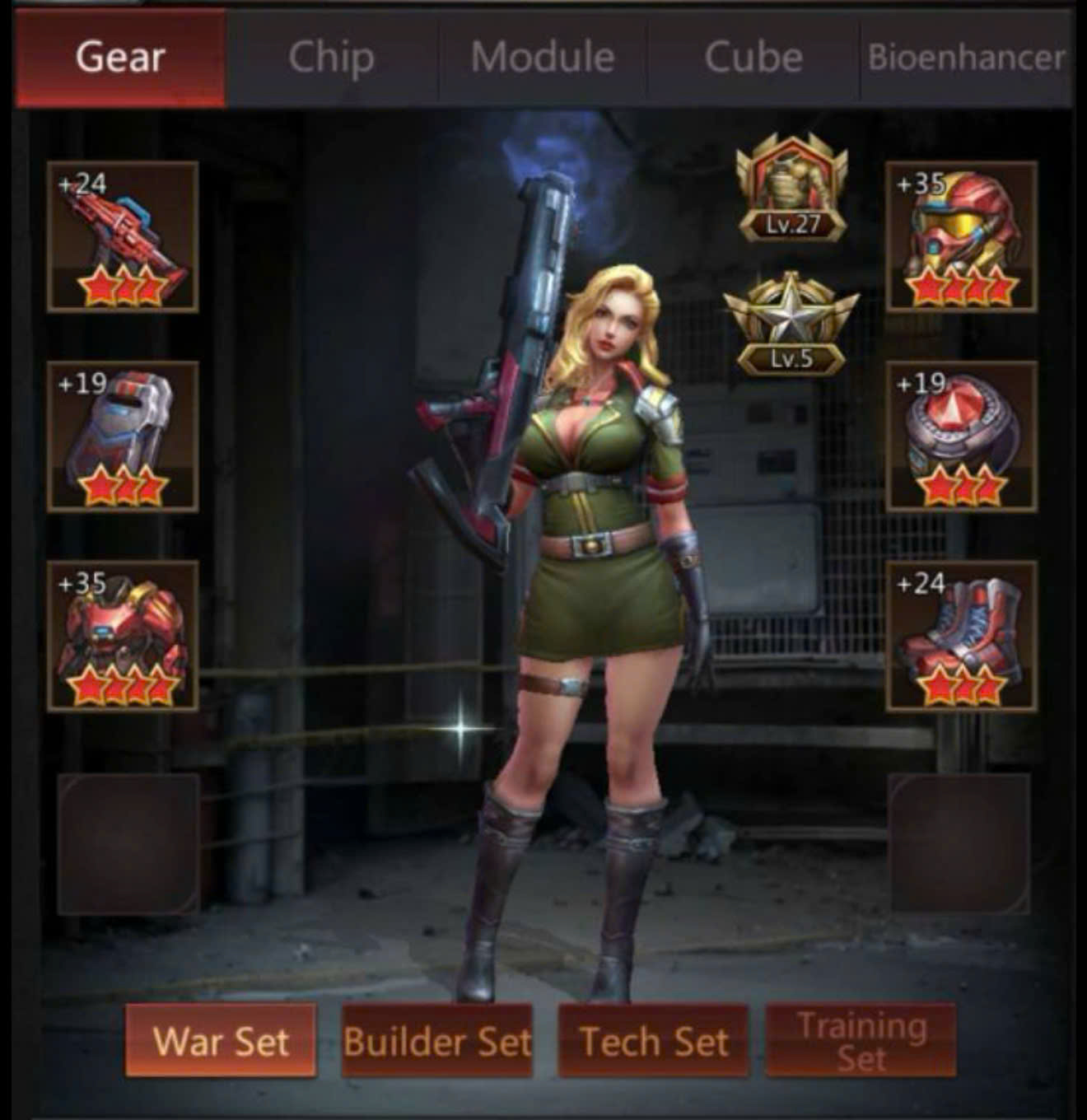This screenshot has width=1087, height=1120.
Task: Select the +24 red boots slot
Action: [x=961, y=636]
